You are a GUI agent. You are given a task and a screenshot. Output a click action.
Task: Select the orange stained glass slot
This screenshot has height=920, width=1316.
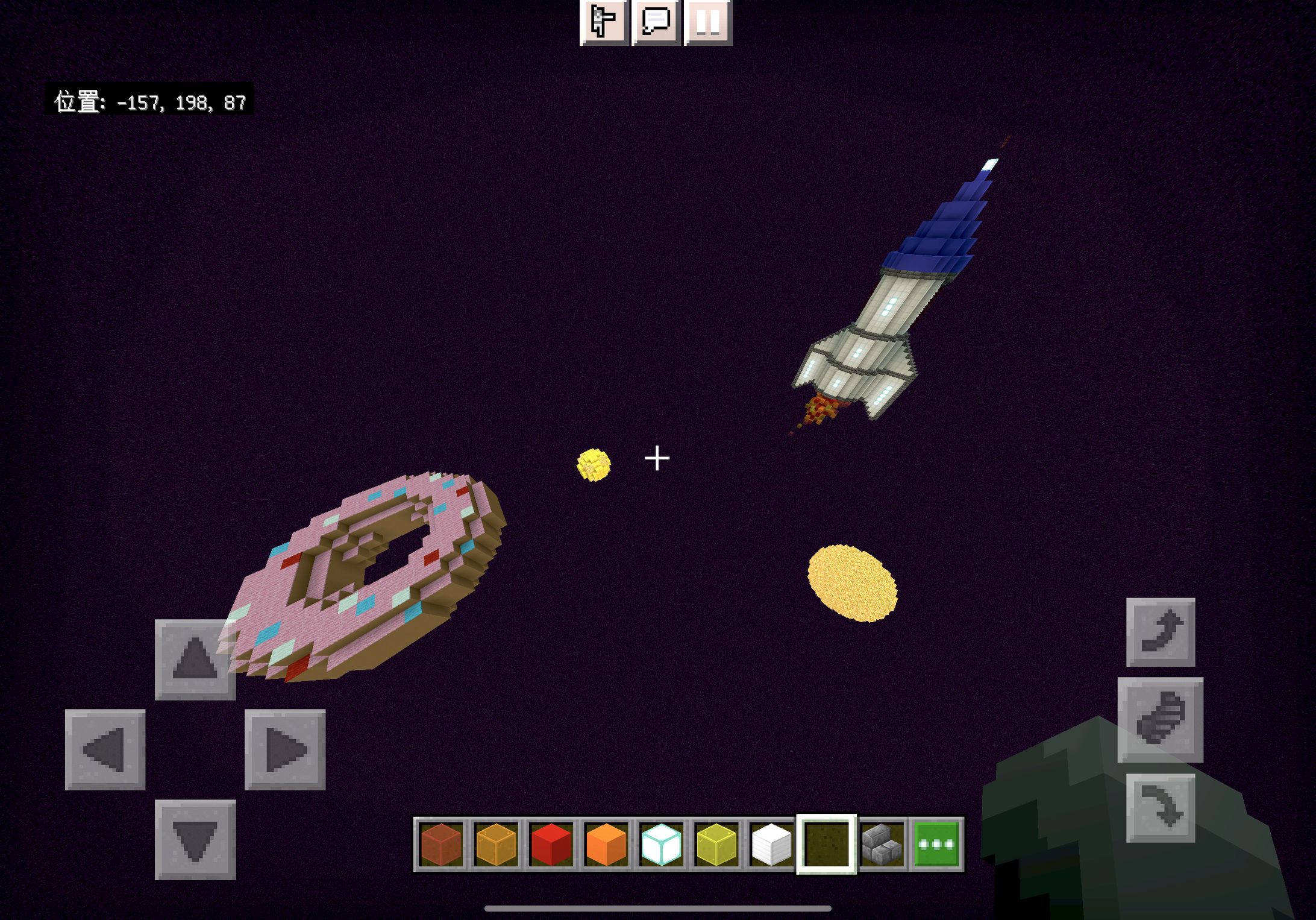point(496,845)
